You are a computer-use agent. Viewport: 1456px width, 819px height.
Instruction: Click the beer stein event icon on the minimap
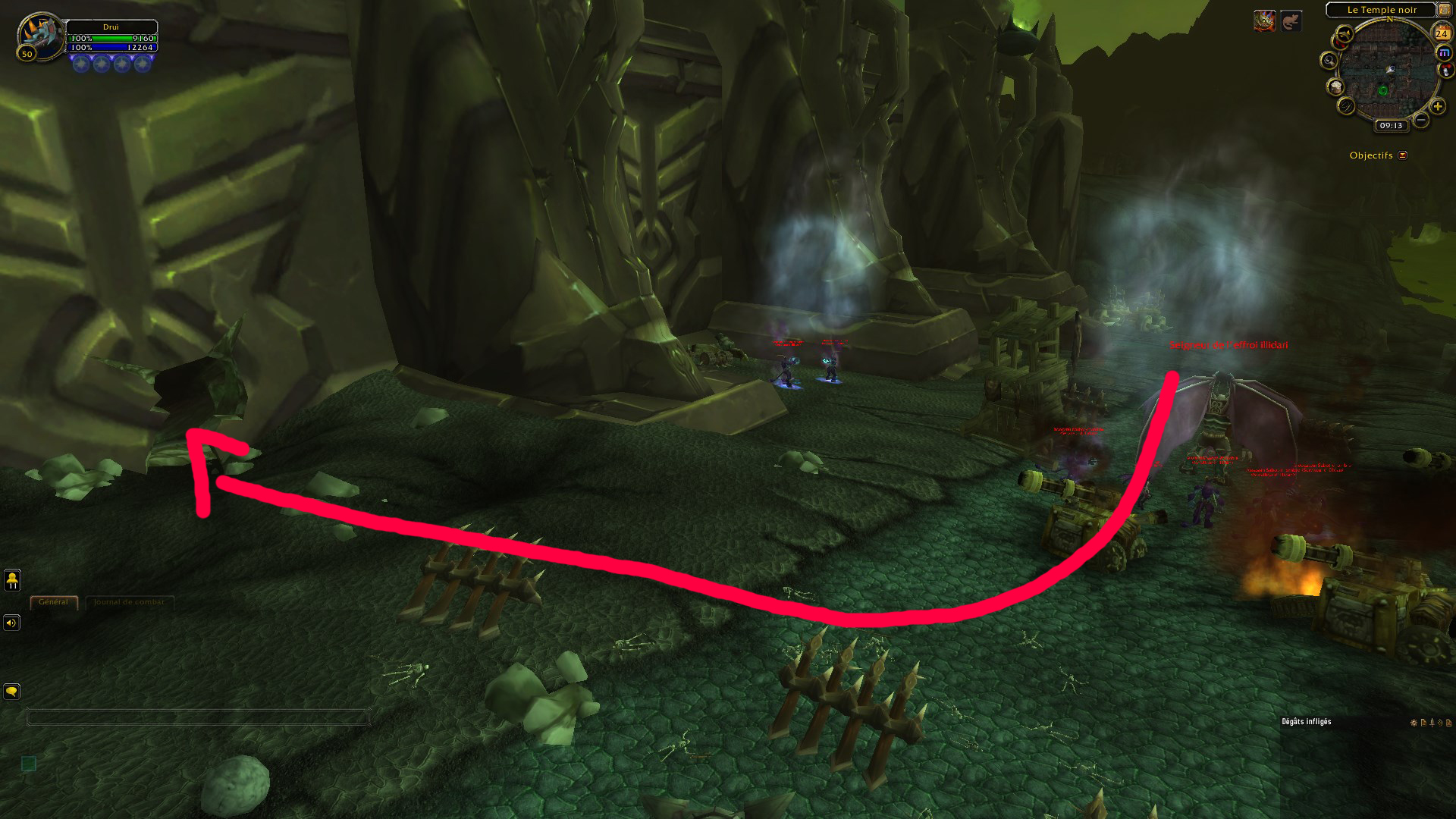(x=1335, y=88)
